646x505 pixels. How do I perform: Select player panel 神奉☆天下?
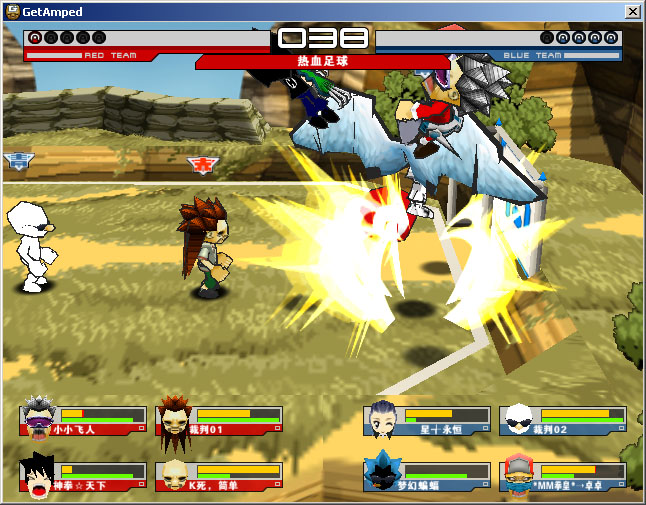(84, 476)
